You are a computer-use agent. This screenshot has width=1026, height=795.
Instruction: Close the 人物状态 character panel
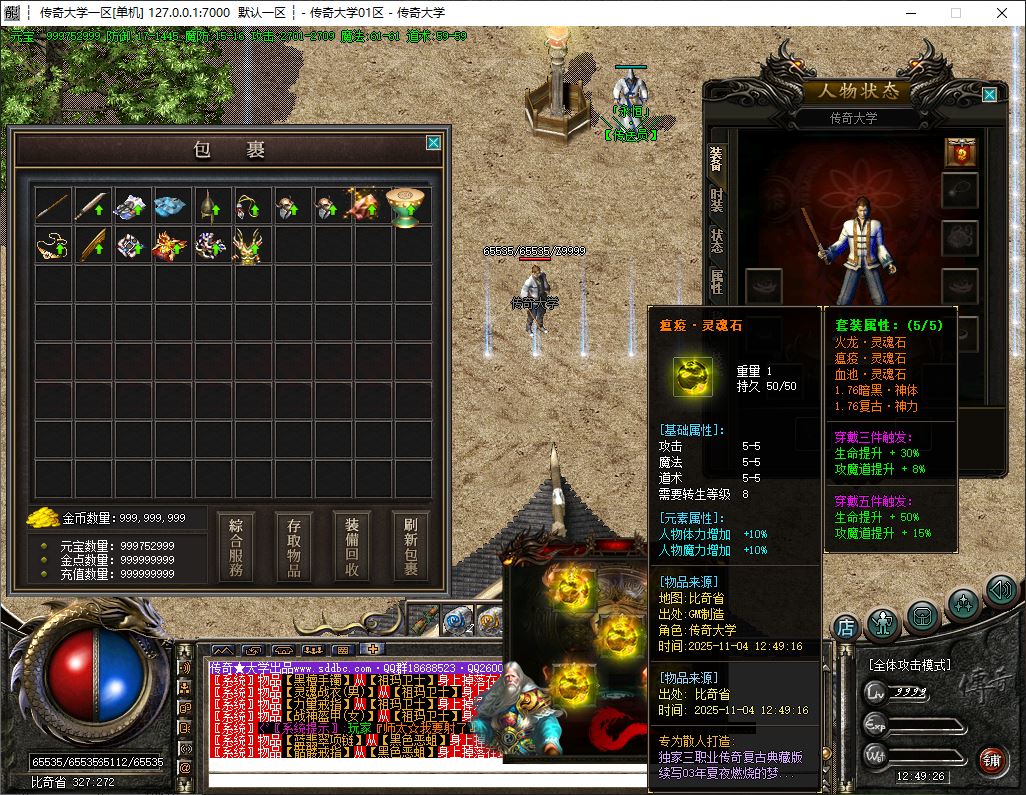tap(989, 95)
